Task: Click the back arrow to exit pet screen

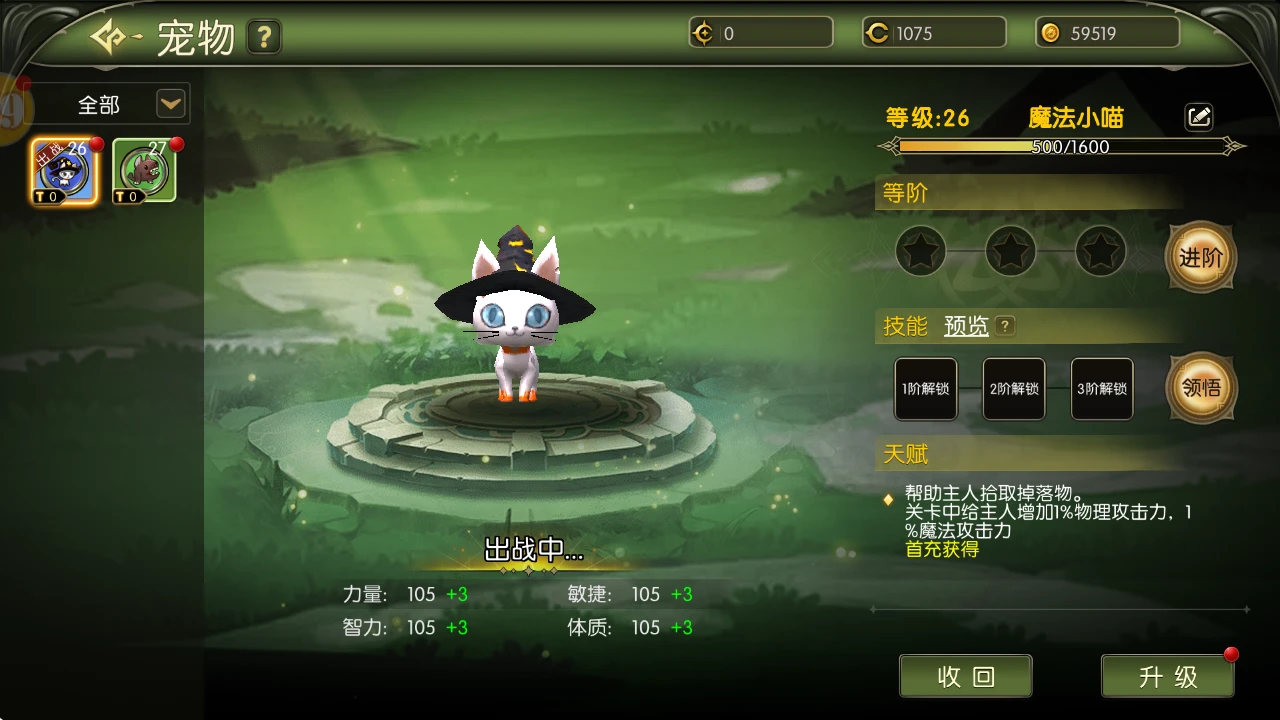Action: click(107, 36)
